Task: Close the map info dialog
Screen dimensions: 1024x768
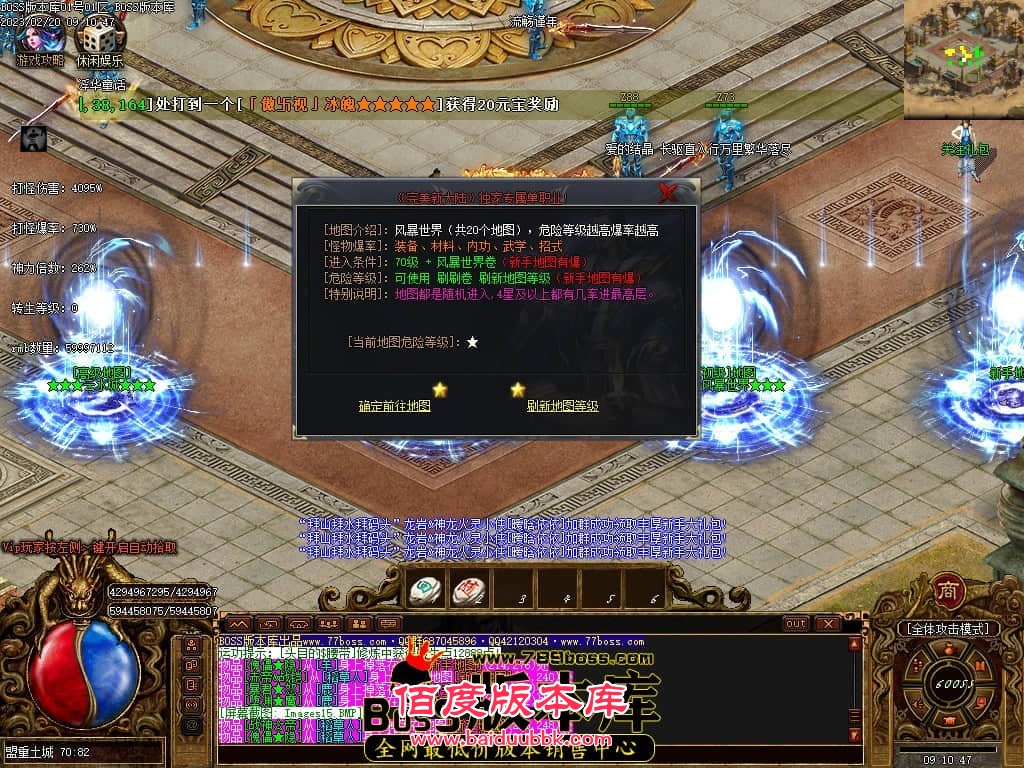Action: [x=668, y=193]
